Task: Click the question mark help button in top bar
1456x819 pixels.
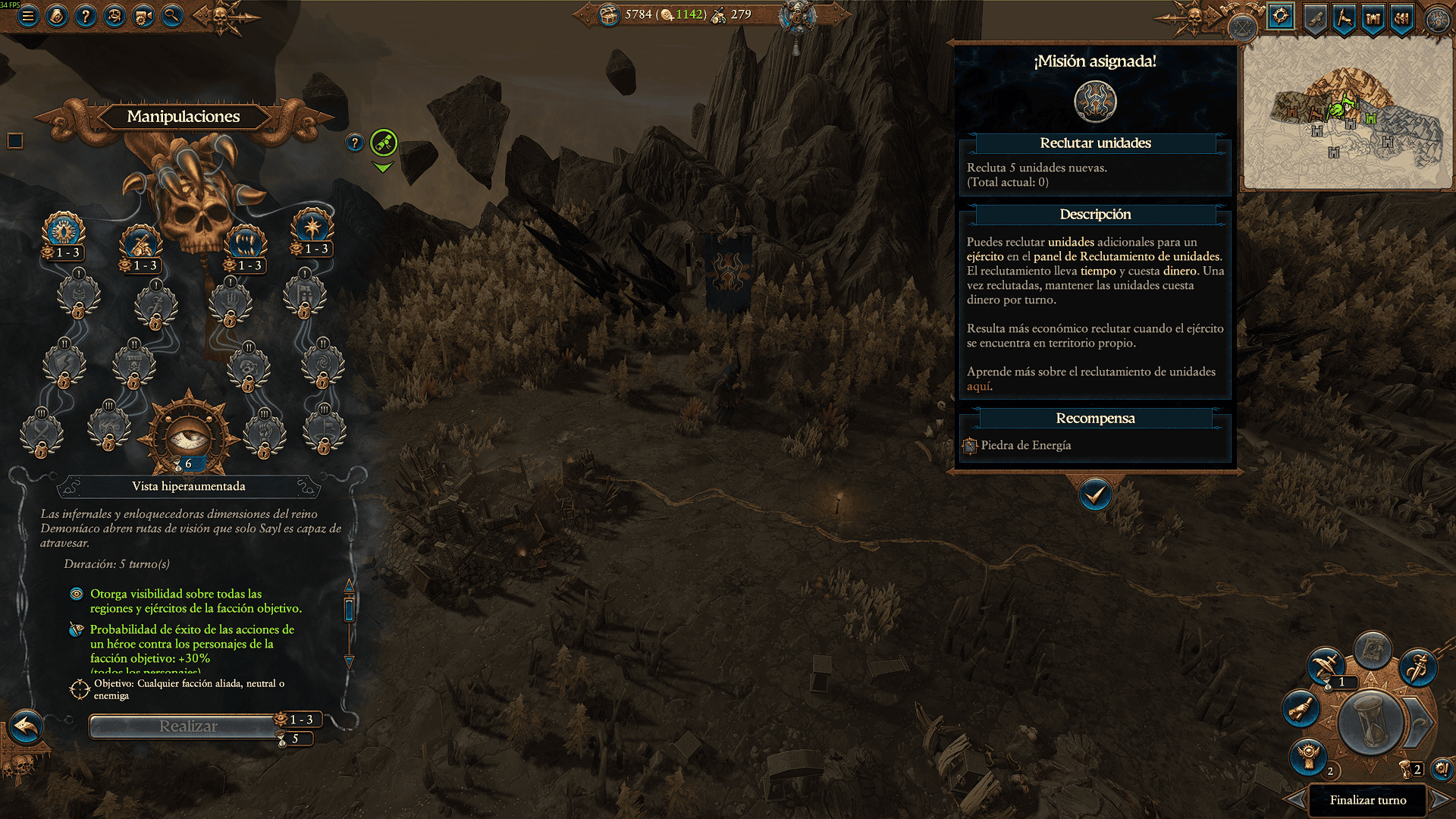Action: [x=86, y=15]
